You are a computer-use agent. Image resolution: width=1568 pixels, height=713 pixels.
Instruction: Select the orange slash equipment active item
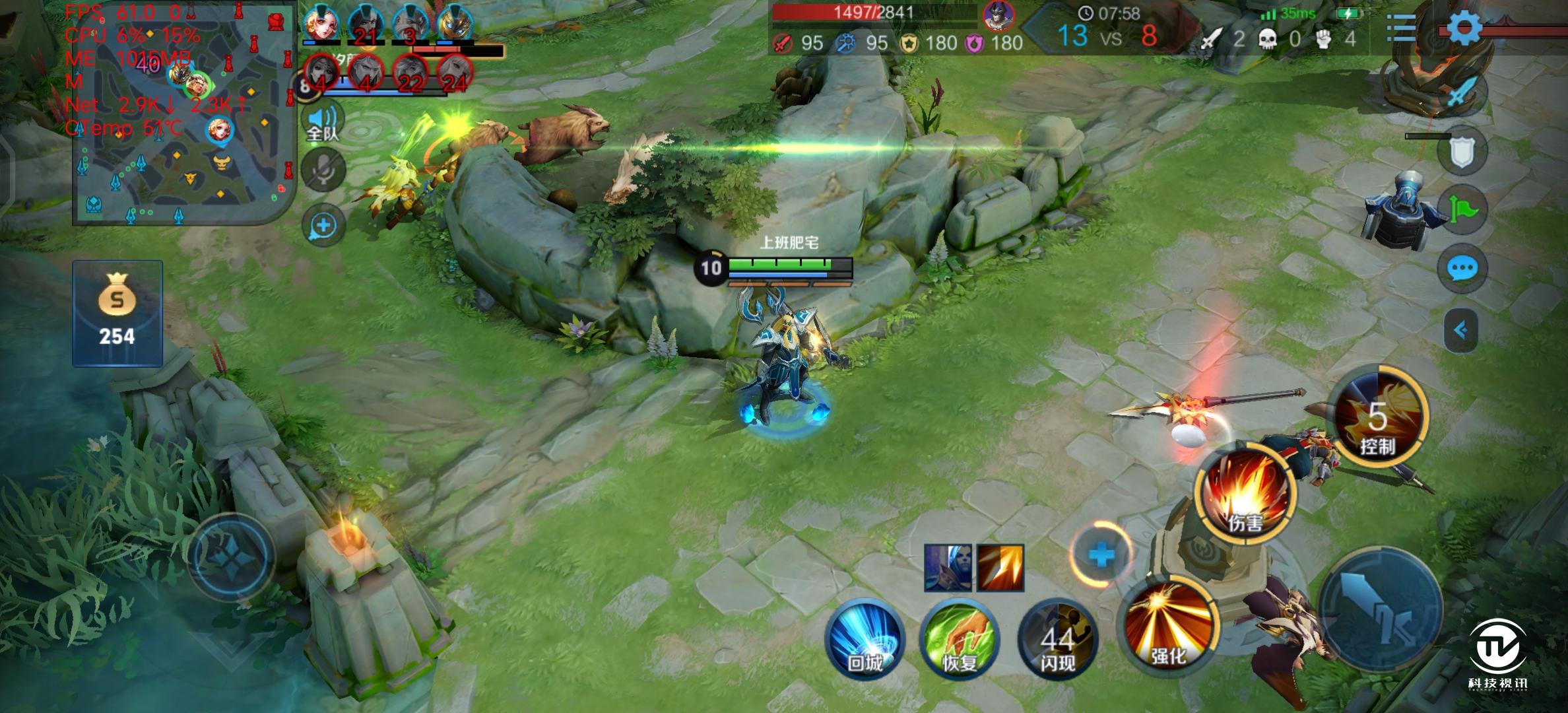(x=1000, y=567)
